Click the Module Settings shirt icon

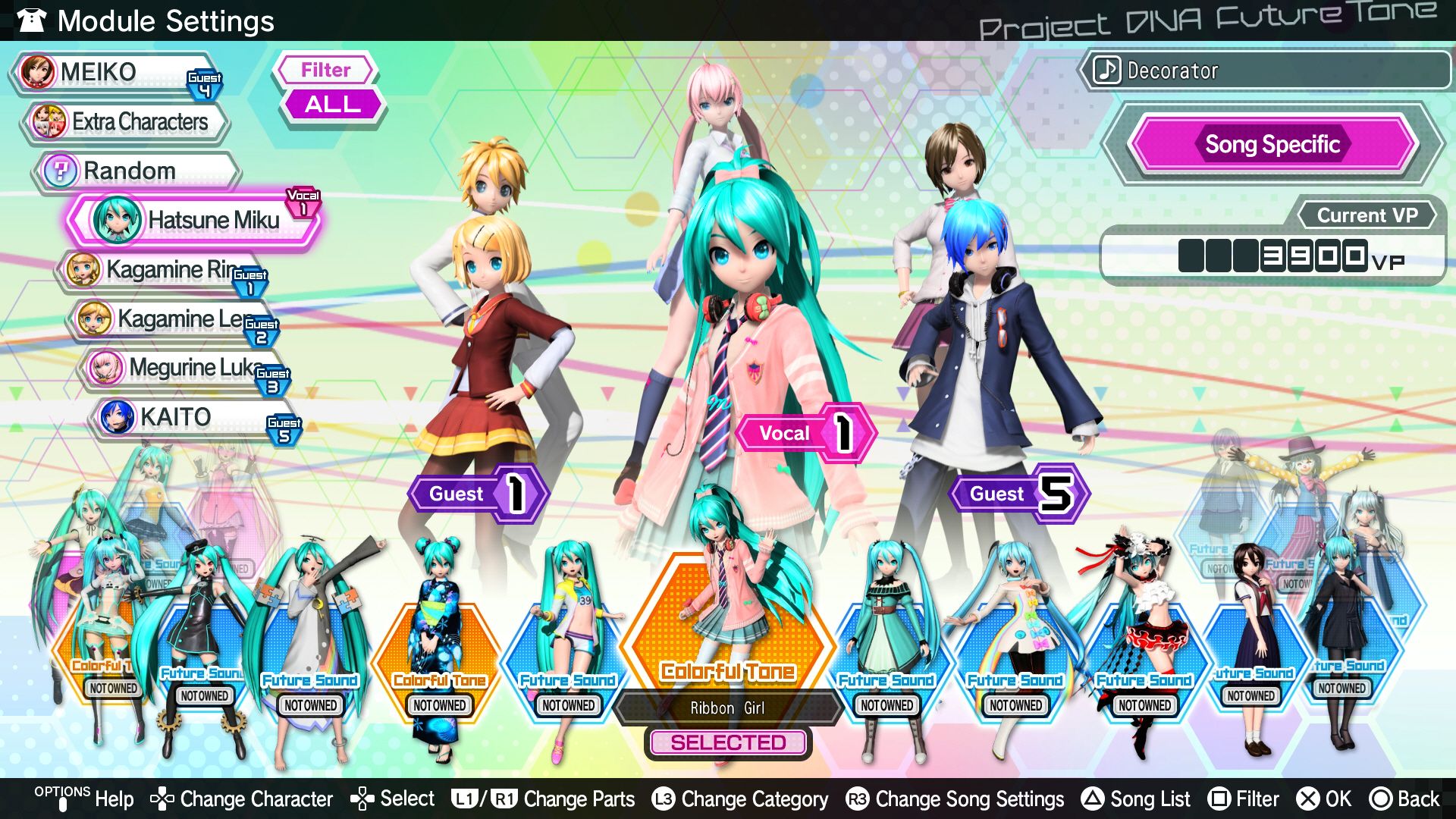(x=31, y=20)
